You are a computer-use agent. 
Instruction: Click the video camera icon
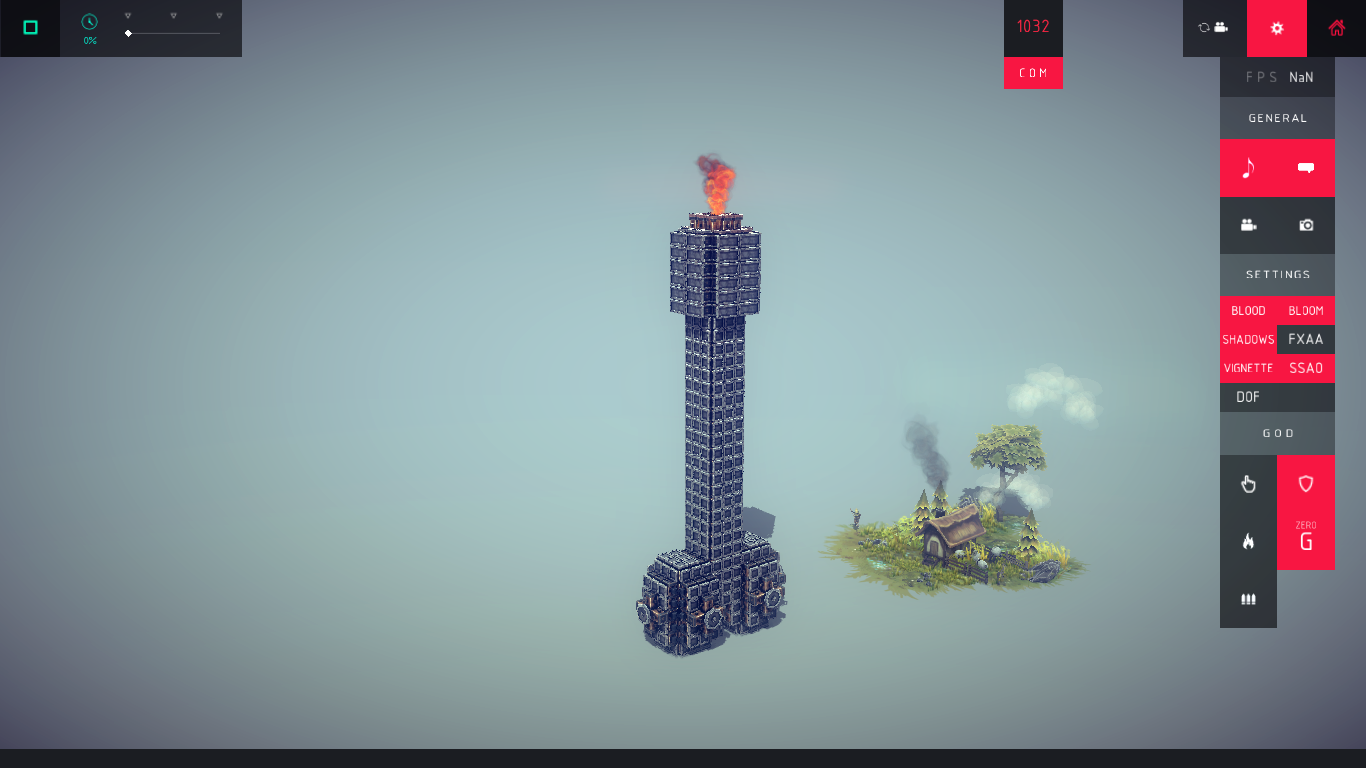[1248, 225]
